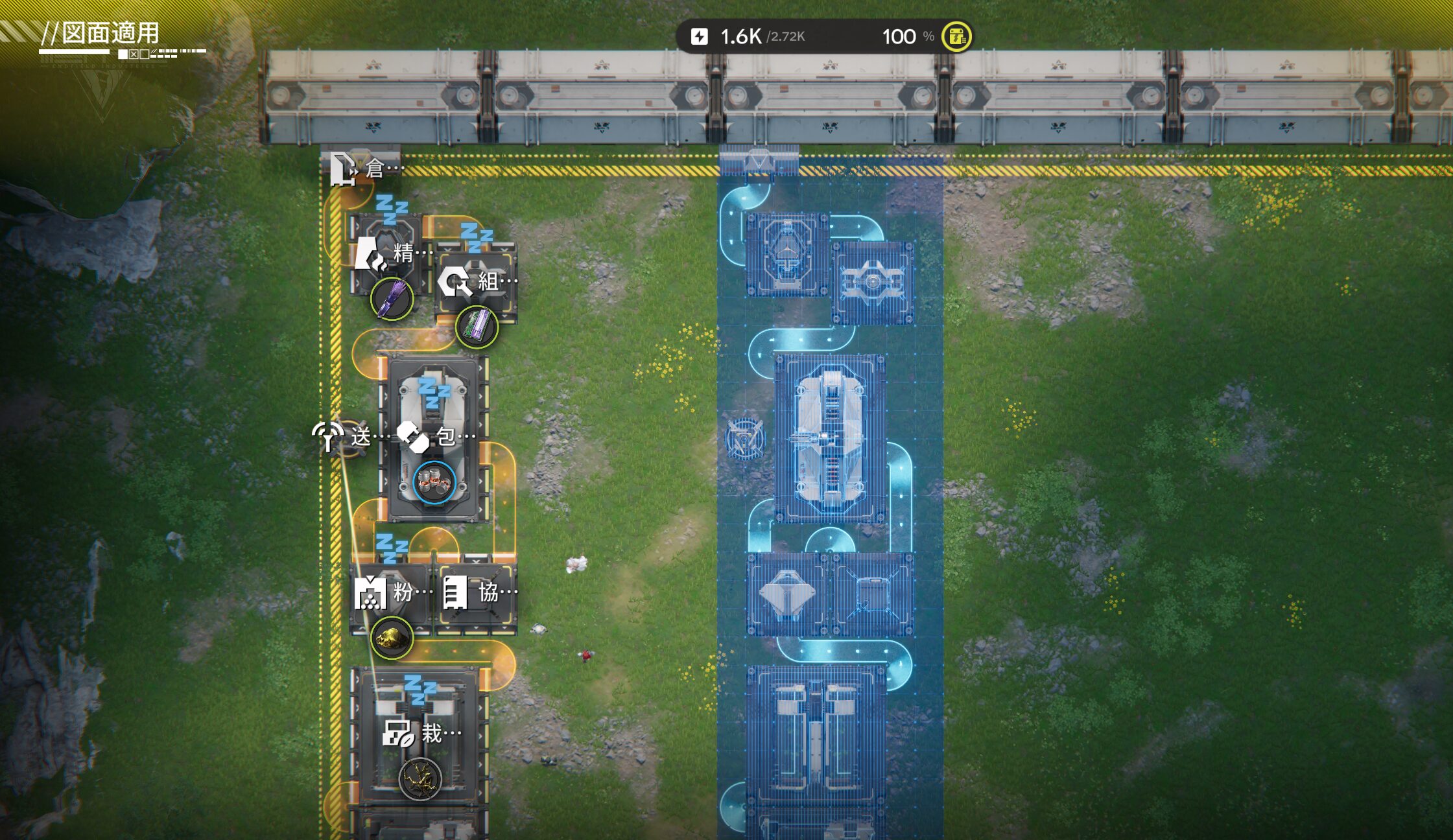Select the 協 protocol stash label
This screenshot has width=1453, height=840.
479,592
